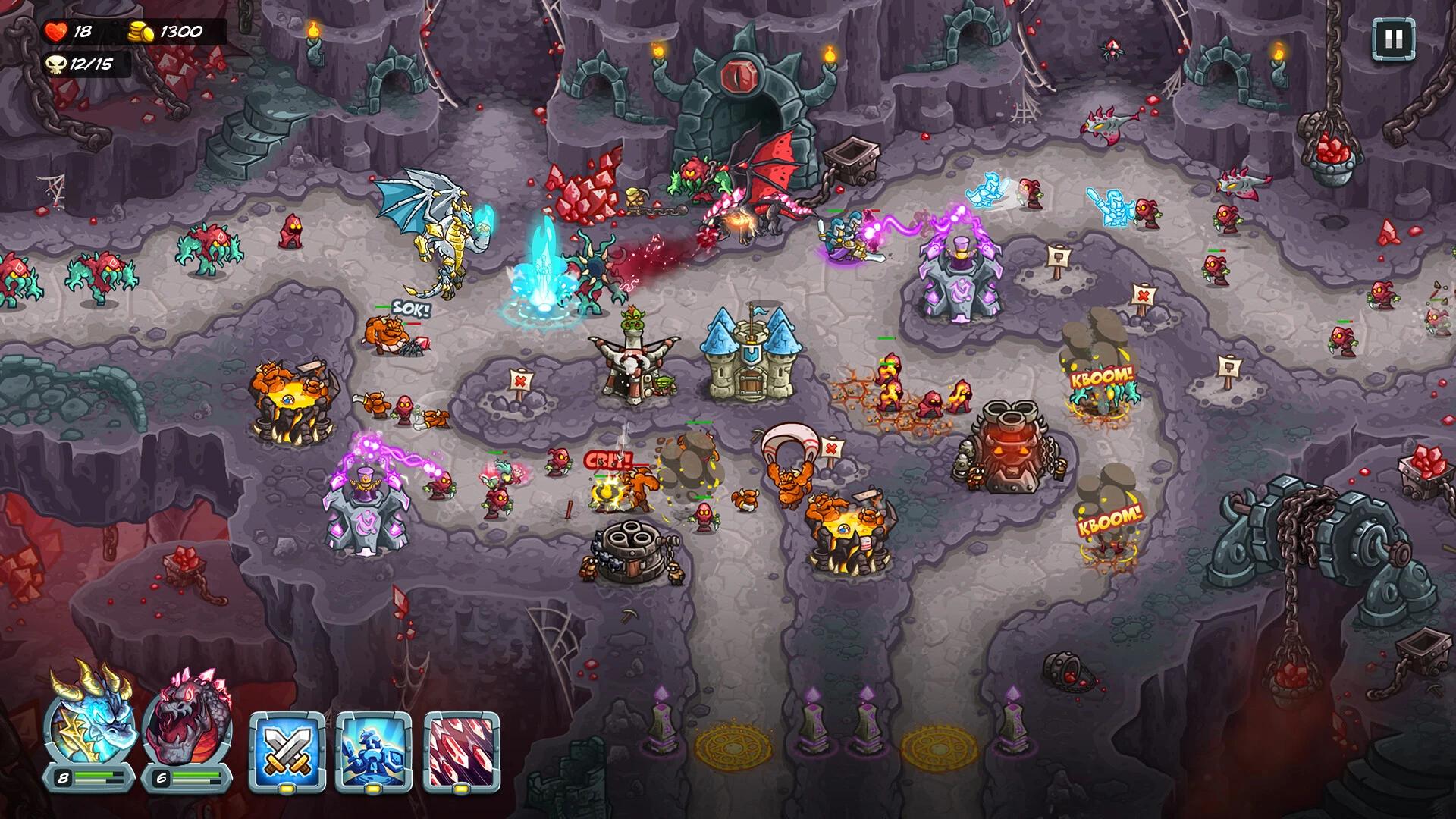Activate the crossed-swords Reinforcements ability
Screen dimensions: 1456x819
[x=287, y=747]
